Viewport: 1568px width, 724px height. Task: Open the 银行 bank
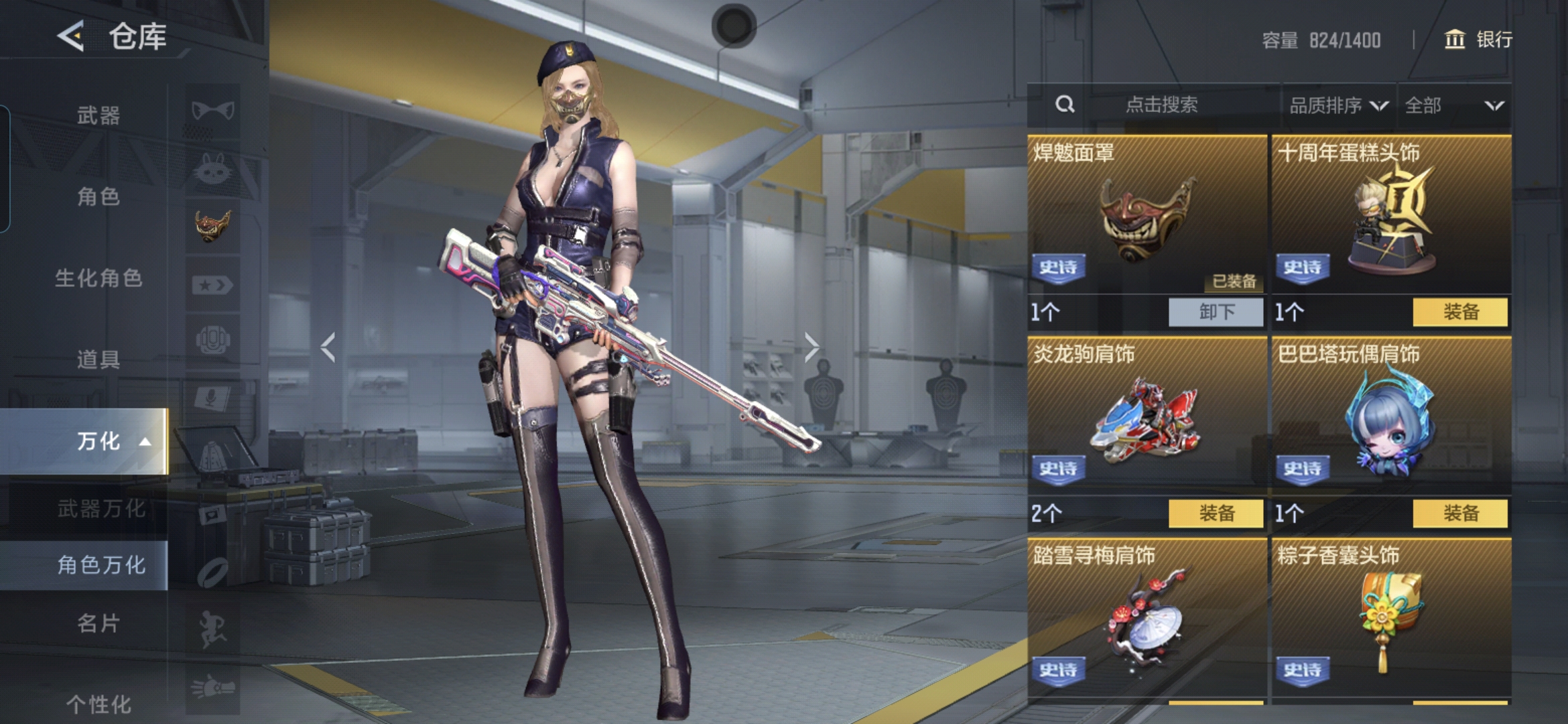1478,40
